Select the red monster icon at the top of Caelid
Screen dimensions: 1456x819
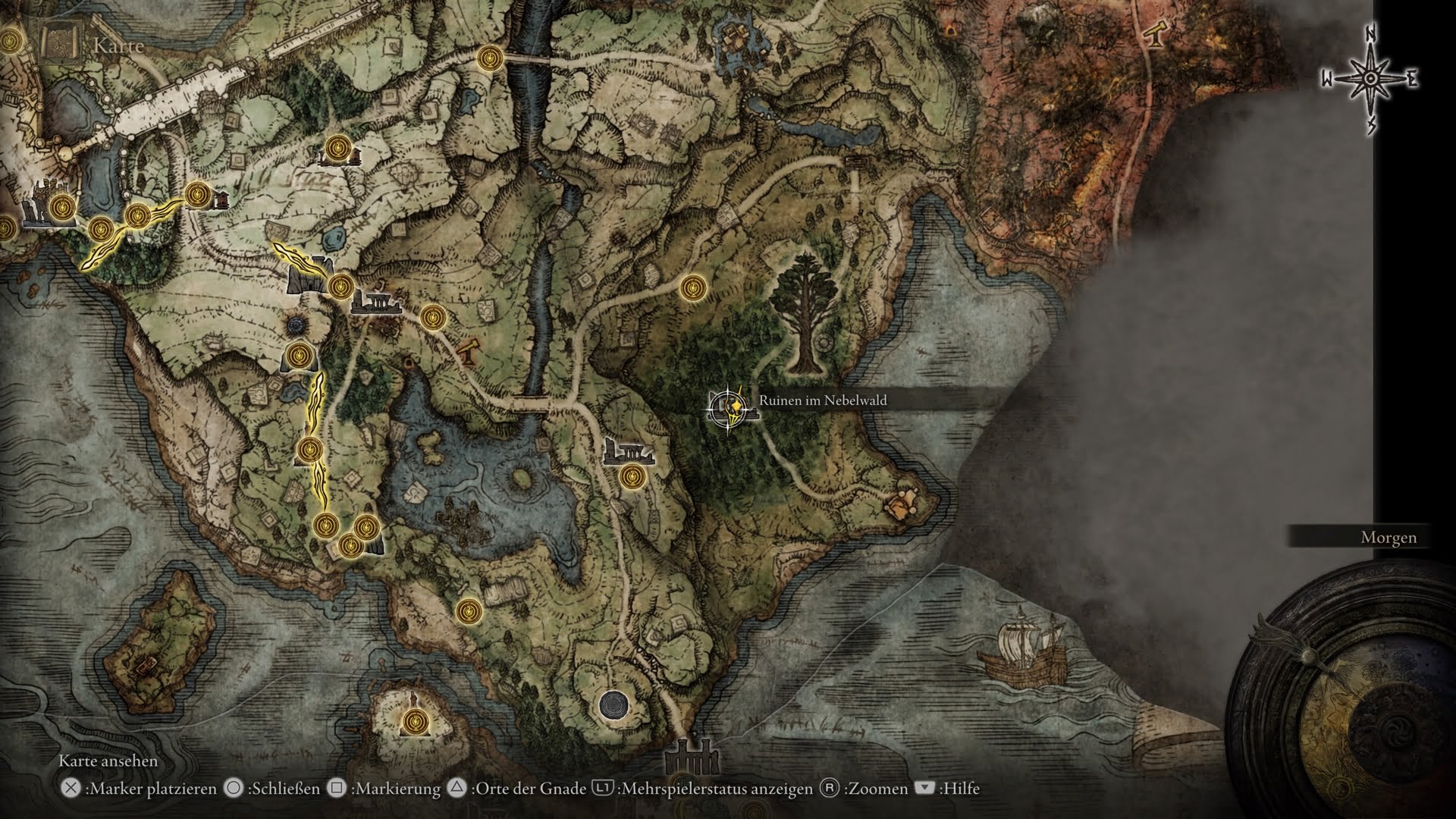(x=950, y=29)
